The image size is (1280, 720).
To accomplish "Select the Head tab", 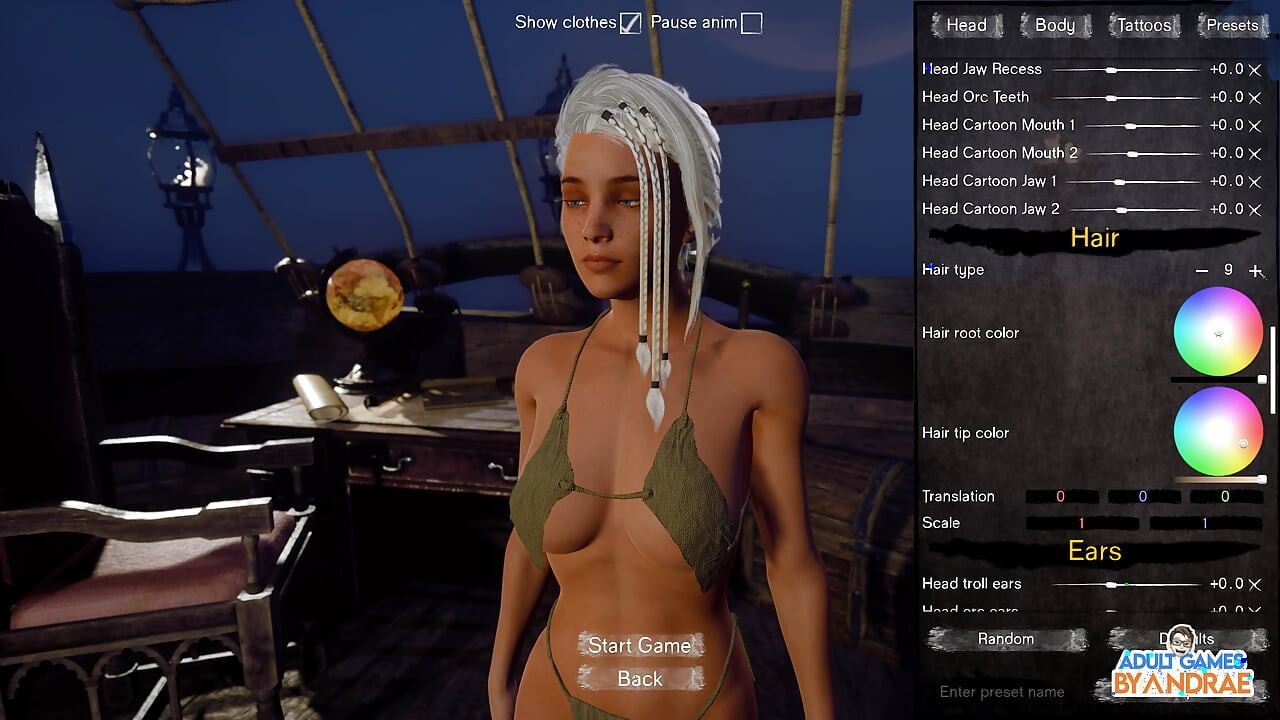I will pyautogui.click(x=965, y=25).
